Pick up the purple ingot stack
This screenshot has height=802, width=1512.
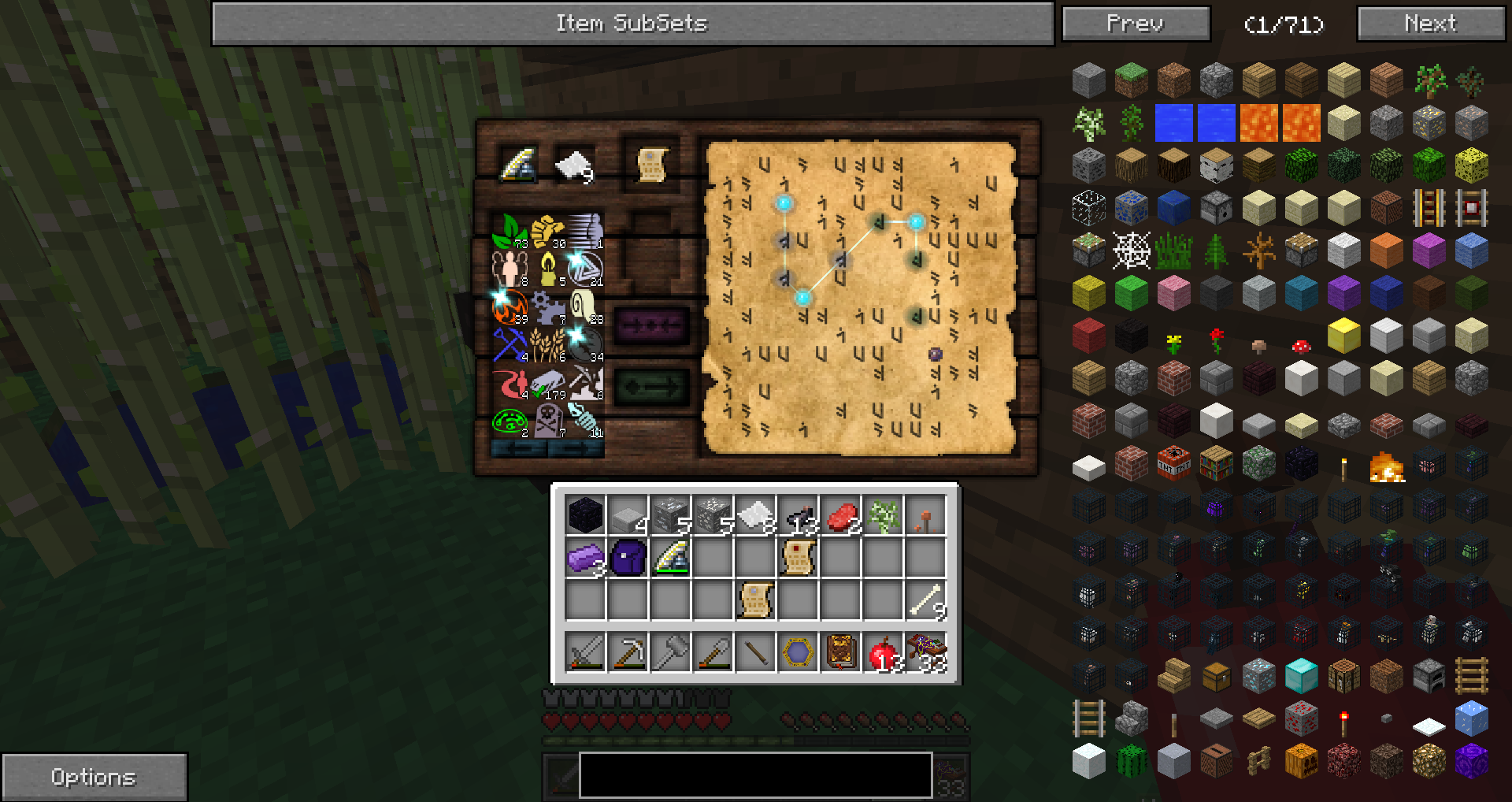[585, 558]
